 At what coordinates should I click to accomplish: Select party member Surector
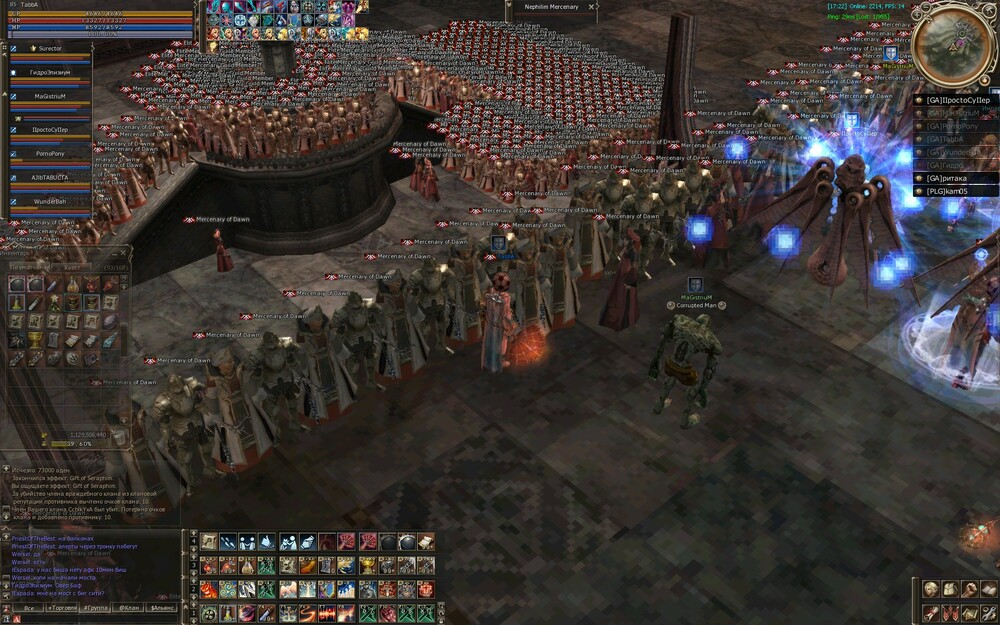(x=51, y=47)
